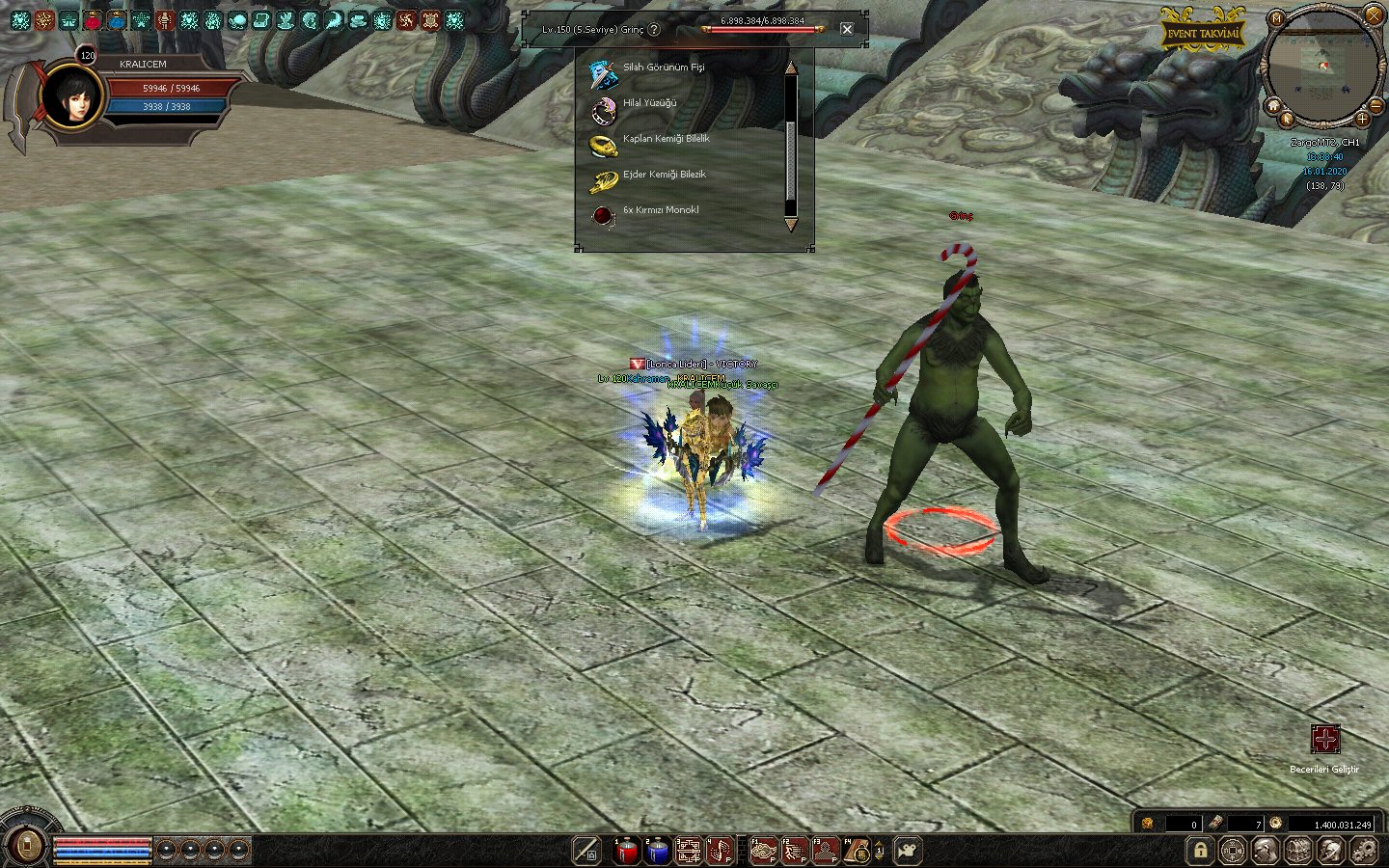Pick the Ejder Kemiği Bilezik entry
Screen dimensions: 1389x868
click(x=664, y=175)
